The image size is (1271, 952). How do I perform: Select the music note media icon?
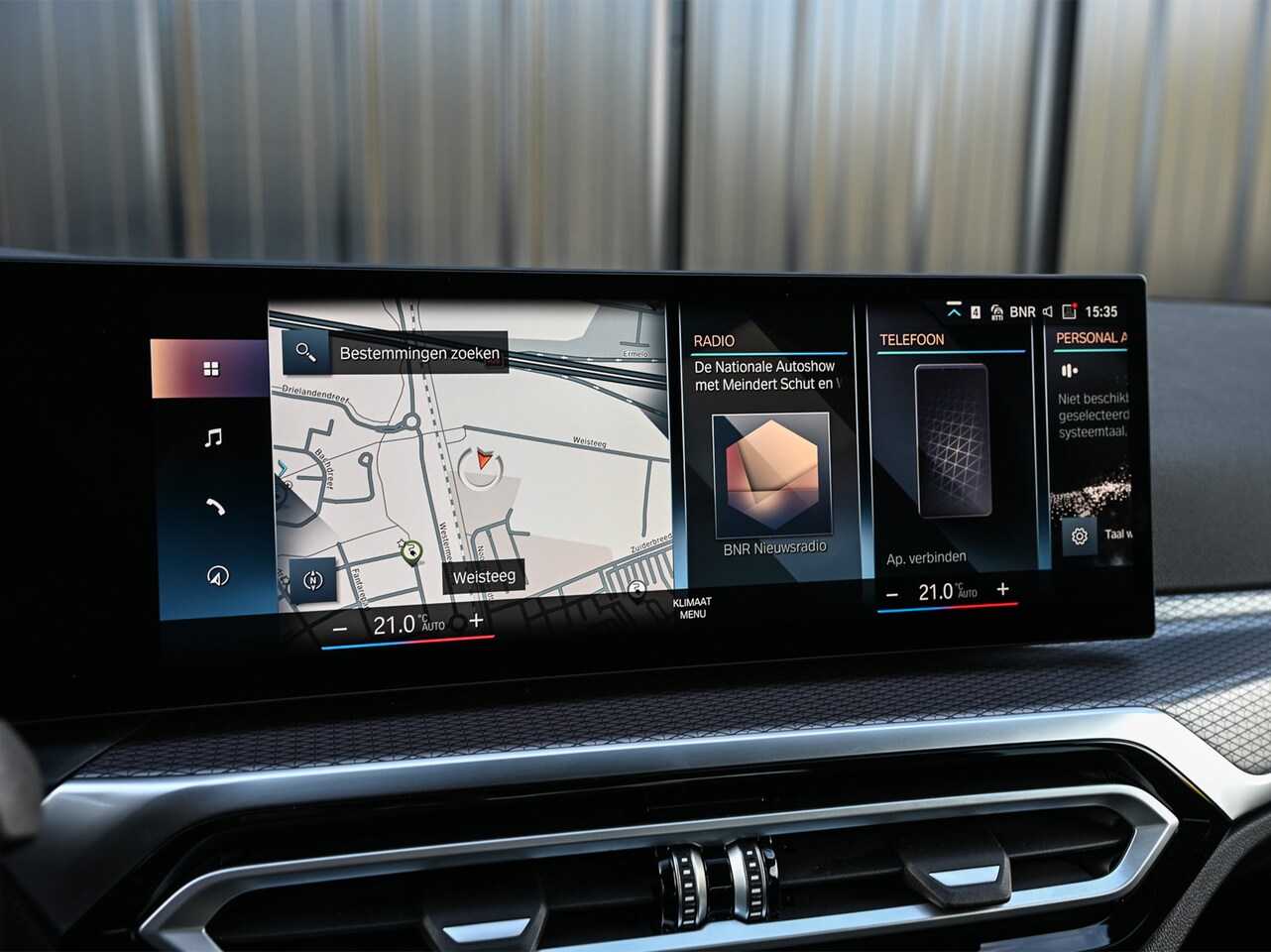(x=213, y=437)
